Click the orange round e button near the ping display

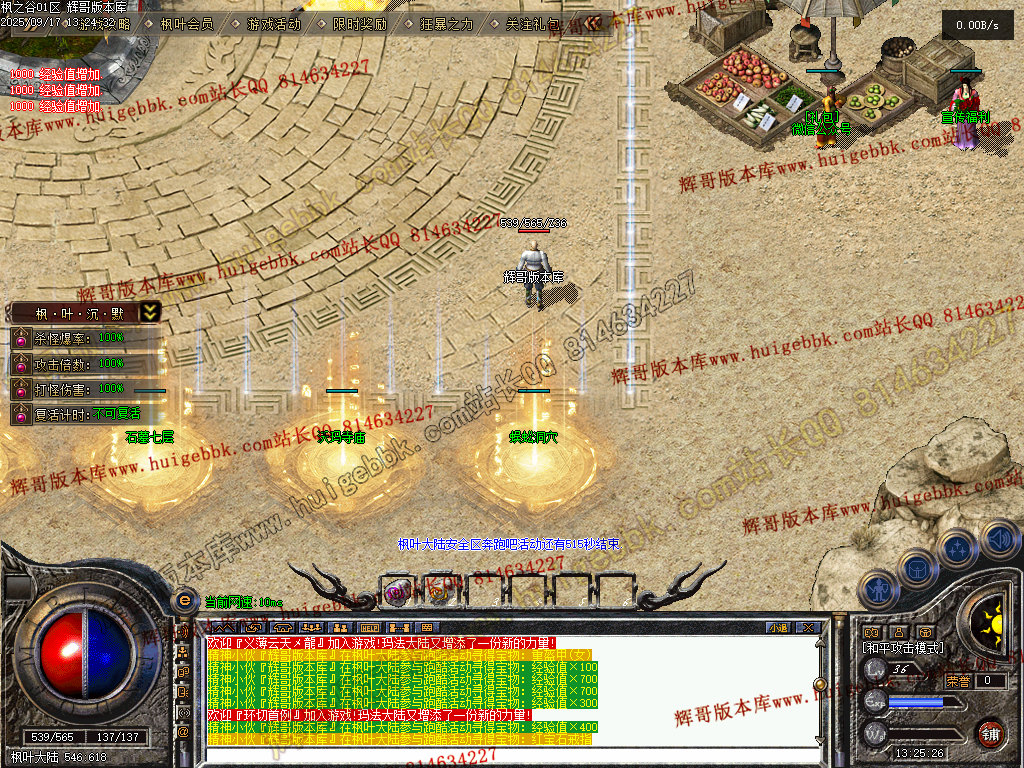pyautogui.click(x=184, y=601)
